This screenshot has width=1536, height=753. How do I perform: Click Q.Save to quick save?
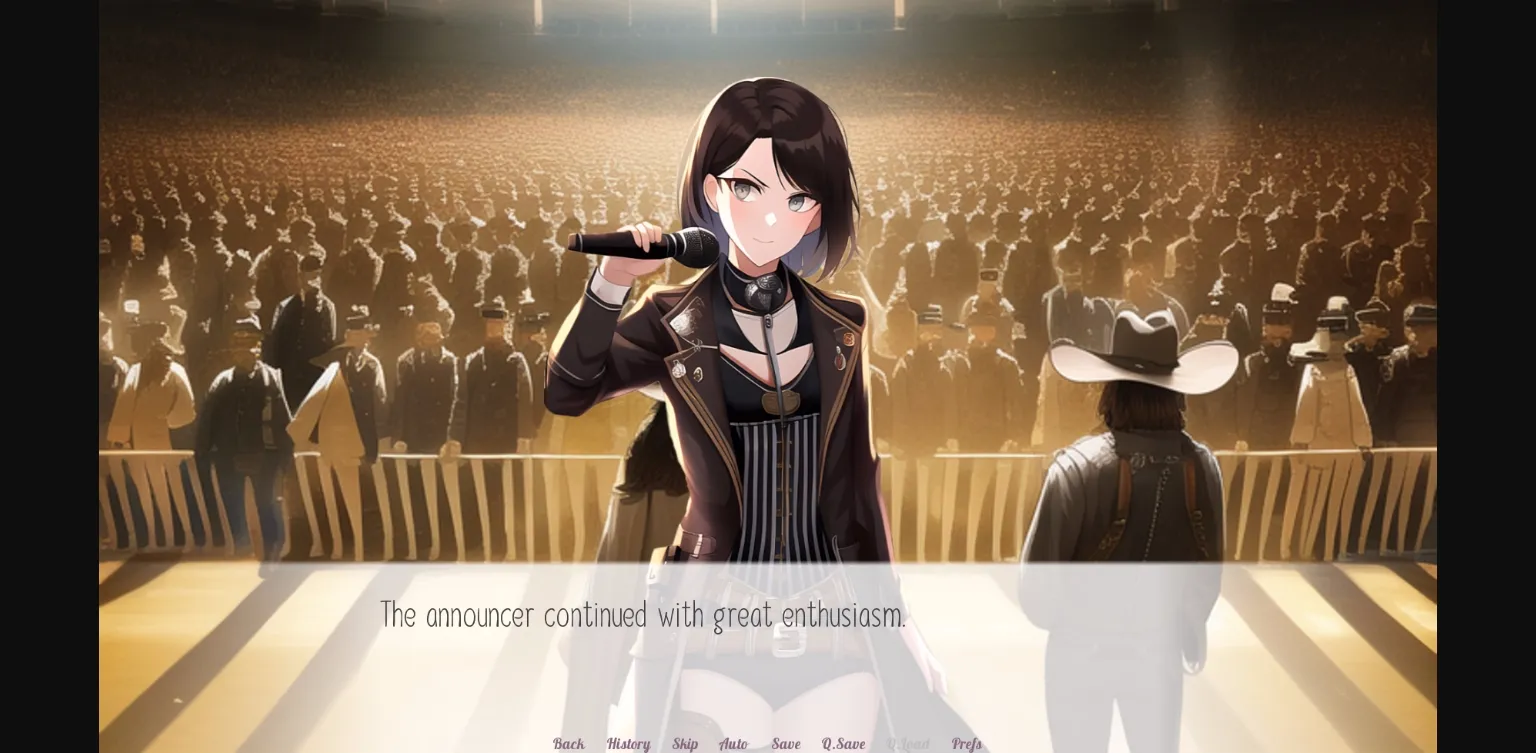pyautogui.click(x=843, y=744)
